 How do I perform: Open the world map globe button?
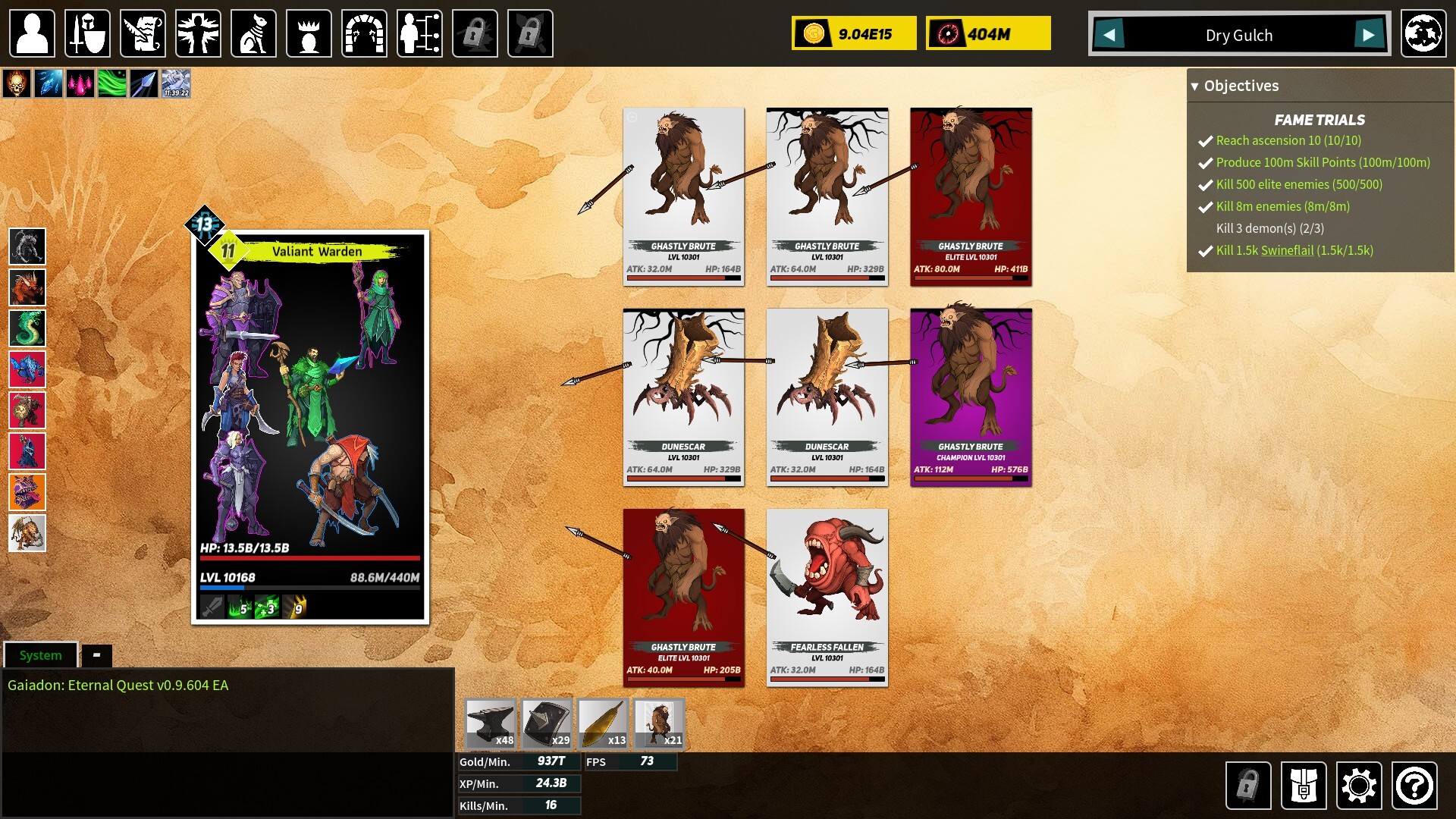1423,33
